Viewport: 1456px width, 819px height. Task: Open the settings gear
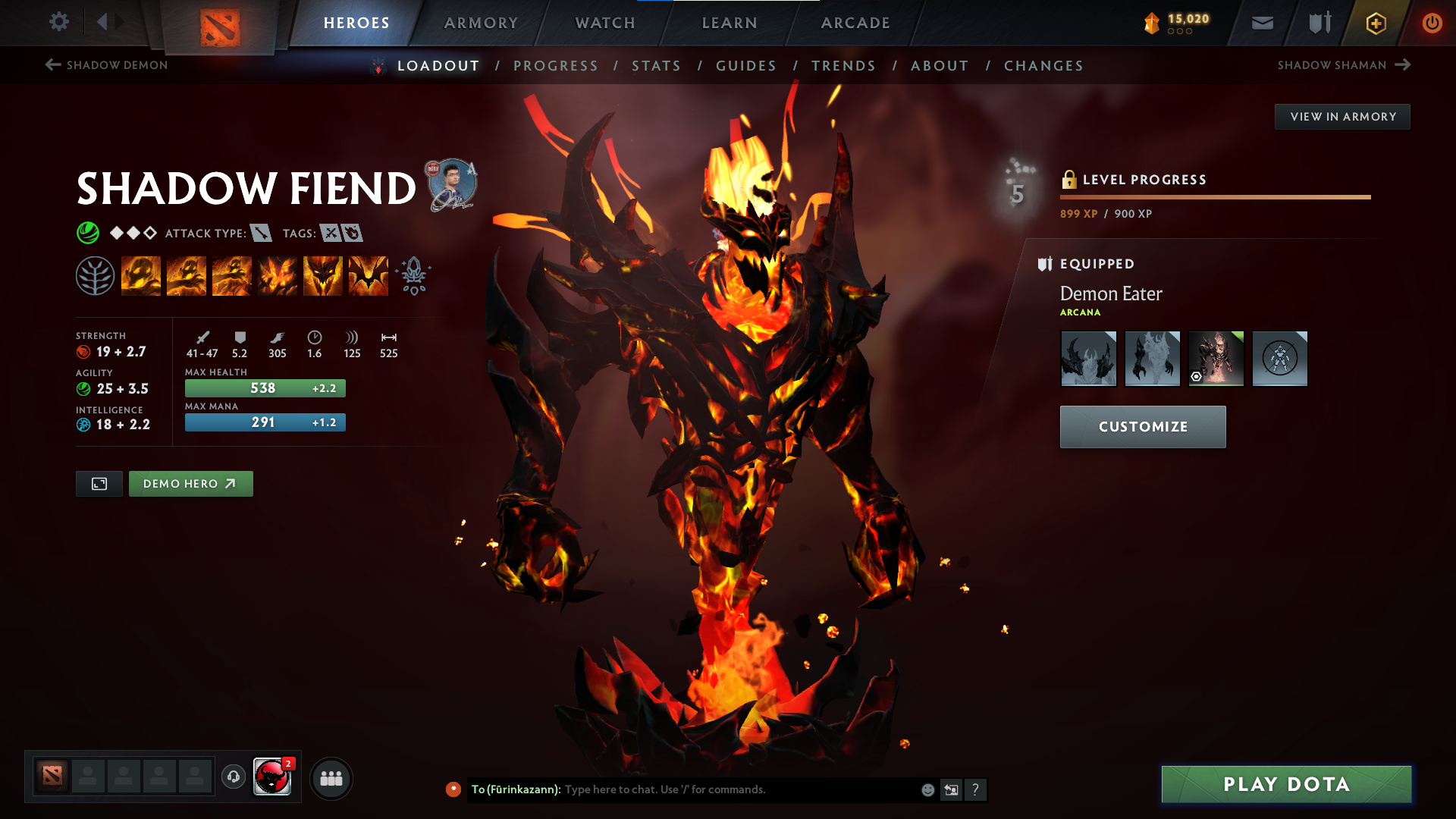tap(58, 23)
